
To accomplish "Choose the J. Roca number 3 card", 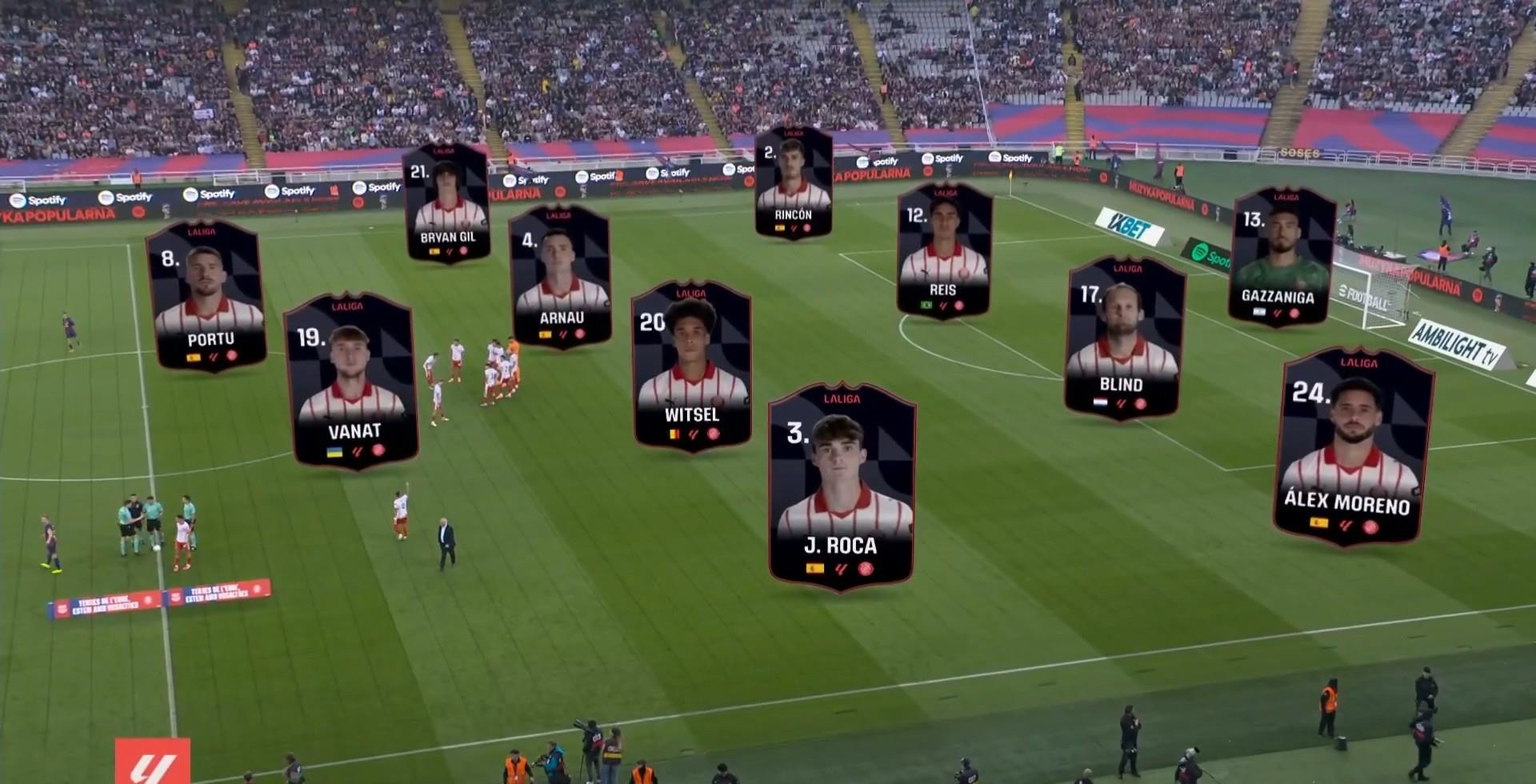I will 842,487.
